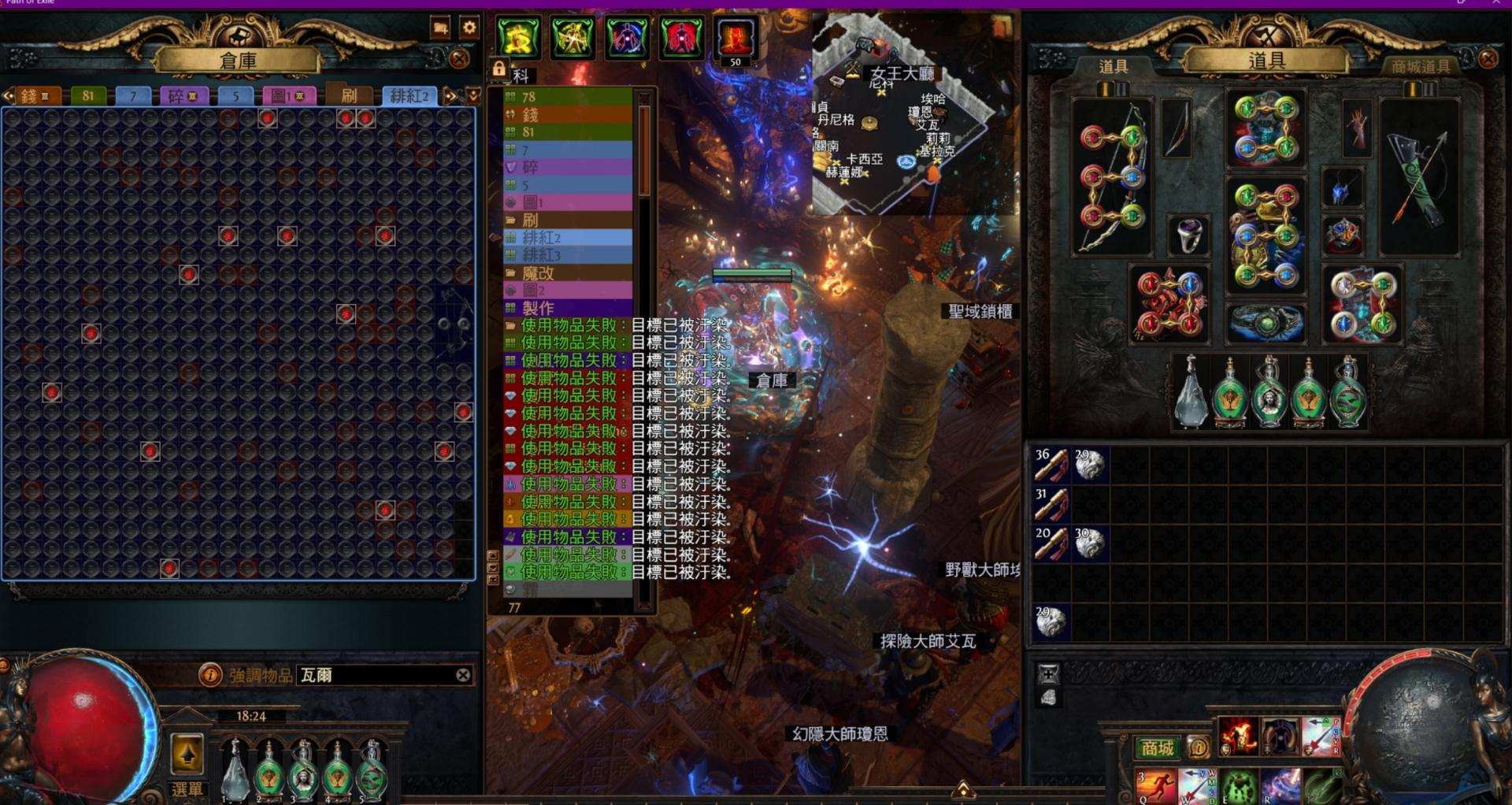Image resolution: width=1512 pixels, height=805 pixels.
Task: Open the stash tab list dropdown arrow
Action: (x=472, y=95)
